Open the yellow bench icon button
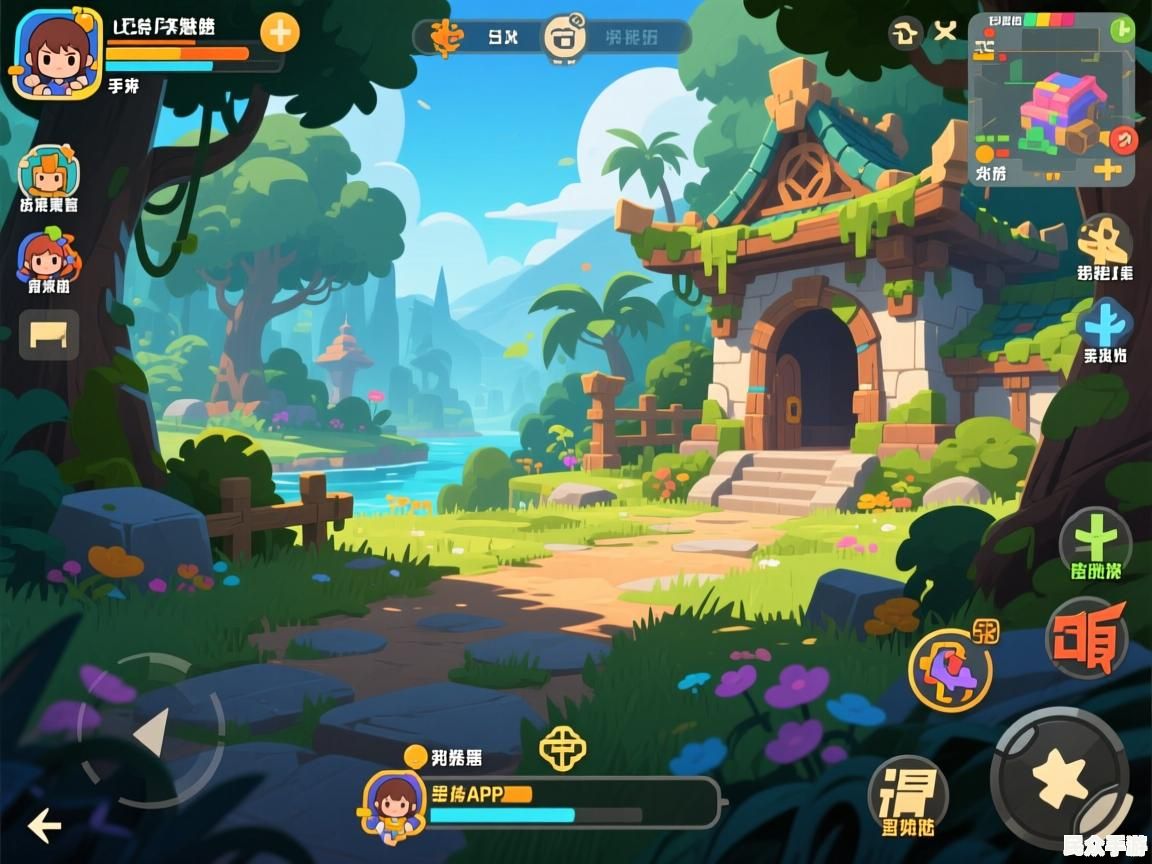 (x=49, y=335)
